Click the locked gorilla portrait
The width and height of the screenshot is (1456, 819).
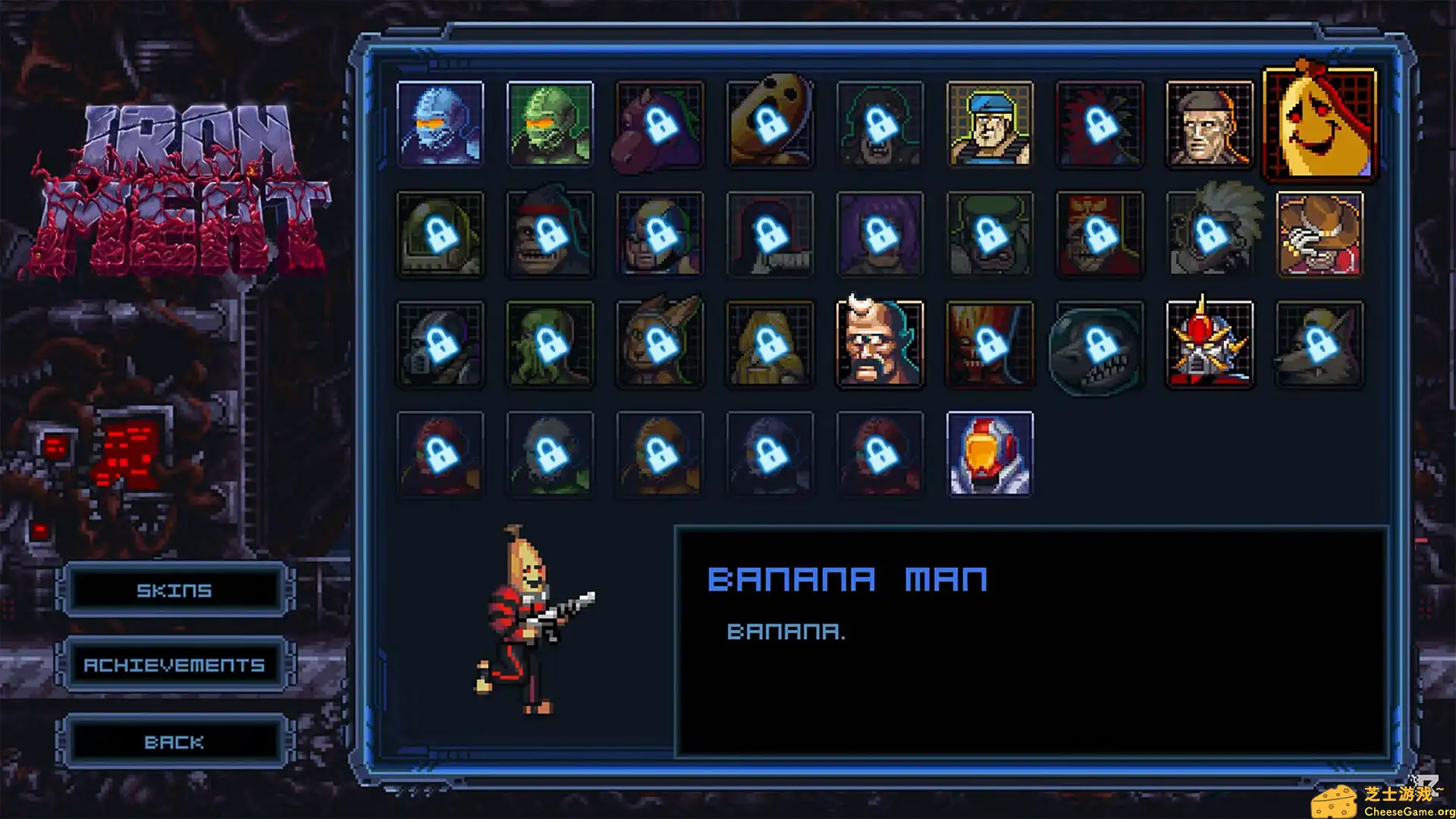[x=551, y=235]
